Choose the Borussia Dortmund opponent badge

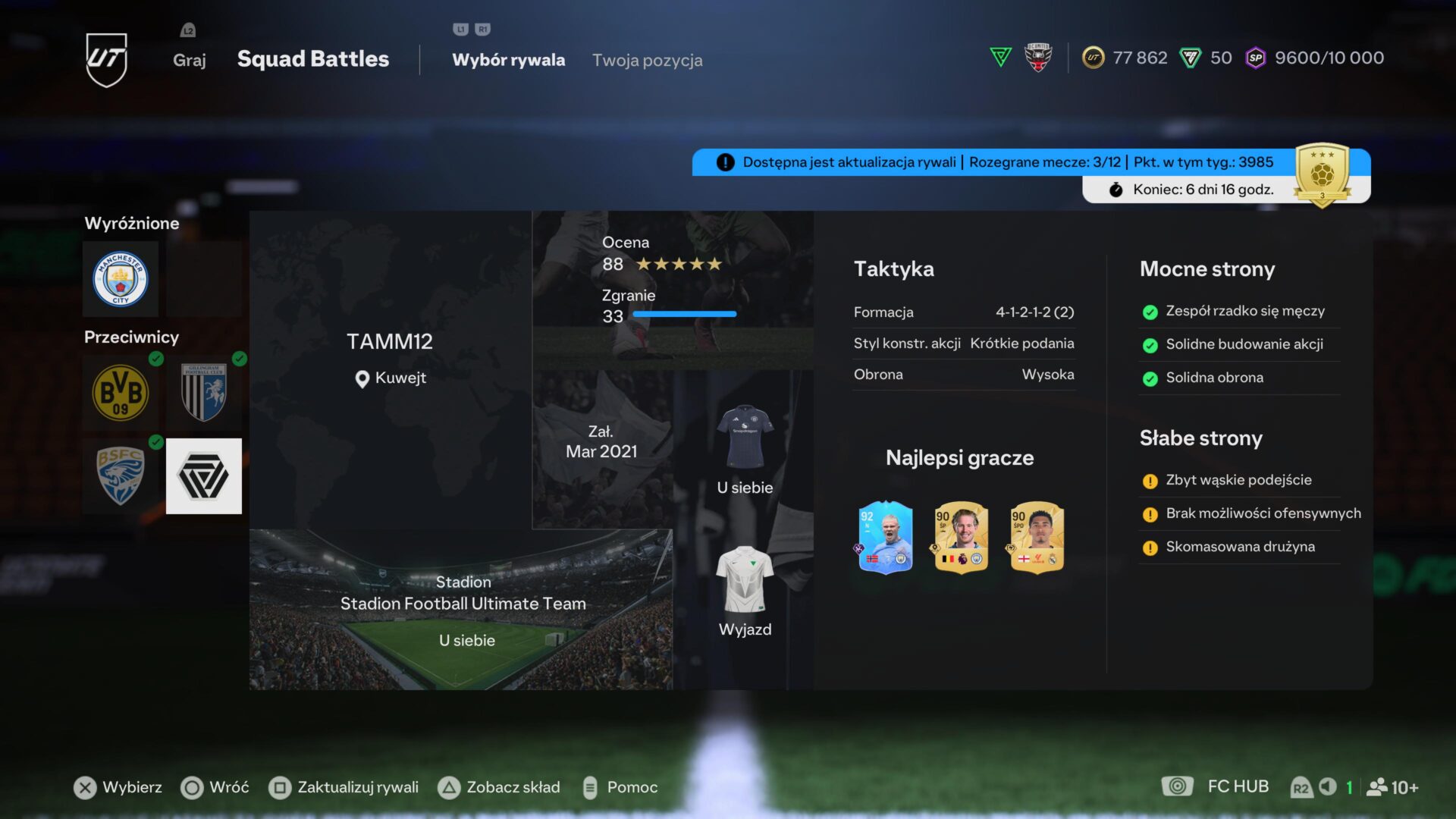[x=121, y=393]
